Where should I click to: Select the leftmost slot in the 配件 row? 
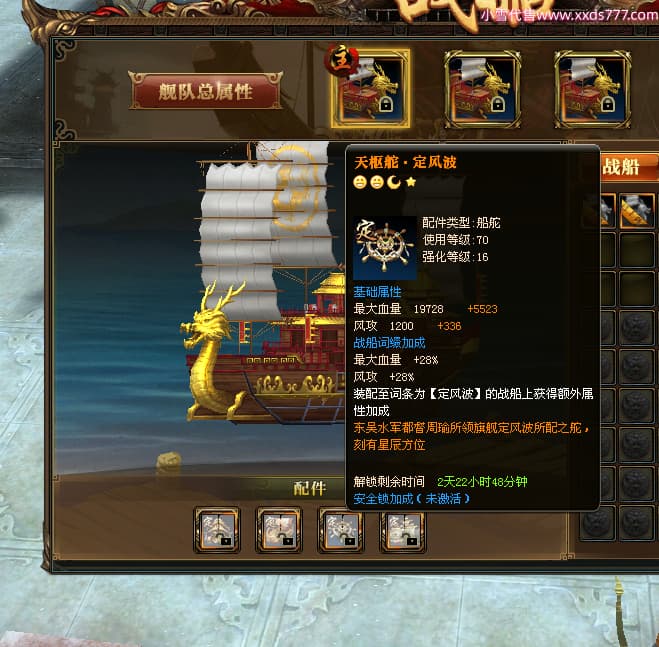[217, 528]
